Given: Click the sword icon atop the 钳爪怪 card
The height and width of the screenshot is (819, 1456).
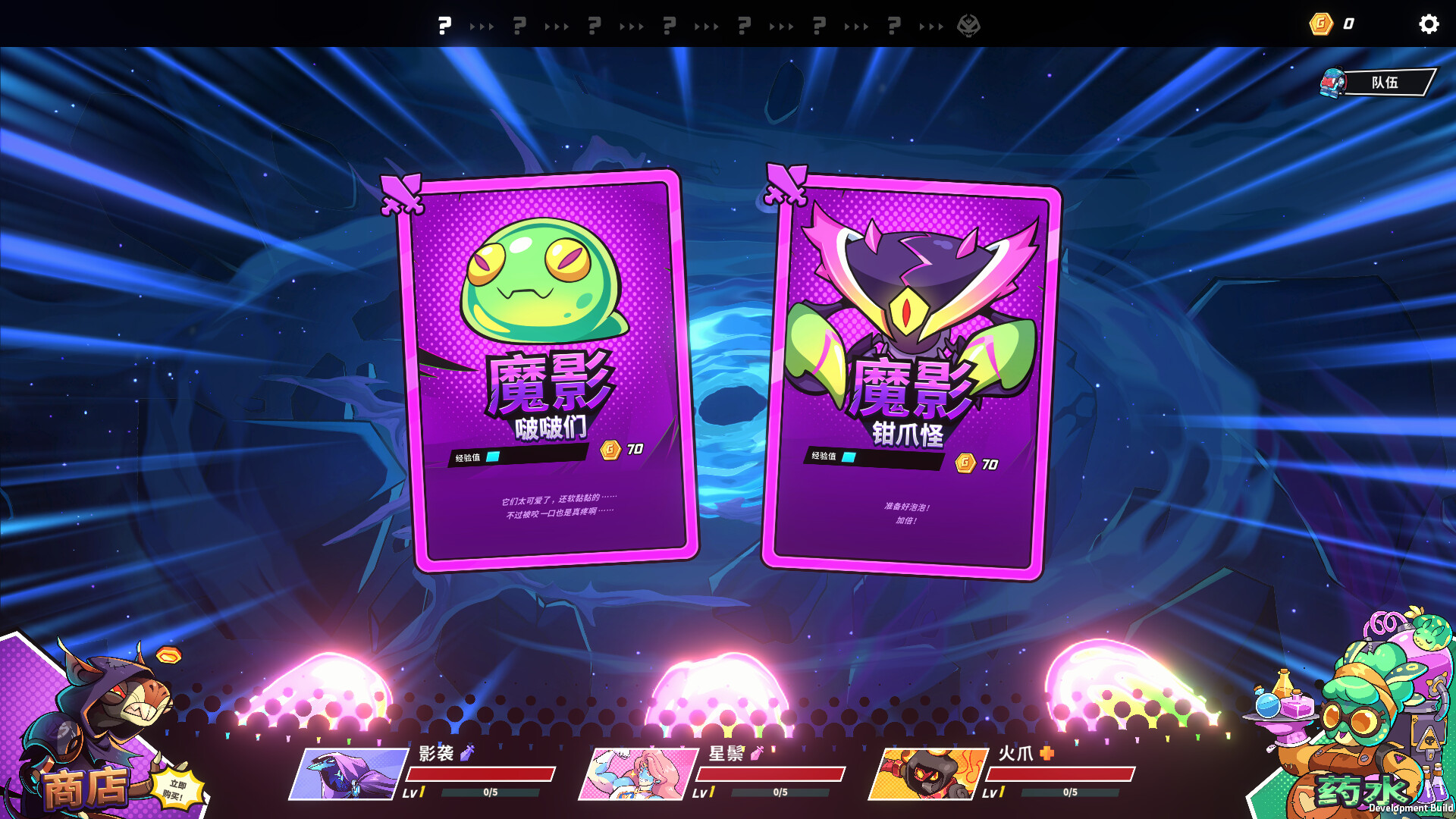Looking at the screenshot, I should coord(785,185).
